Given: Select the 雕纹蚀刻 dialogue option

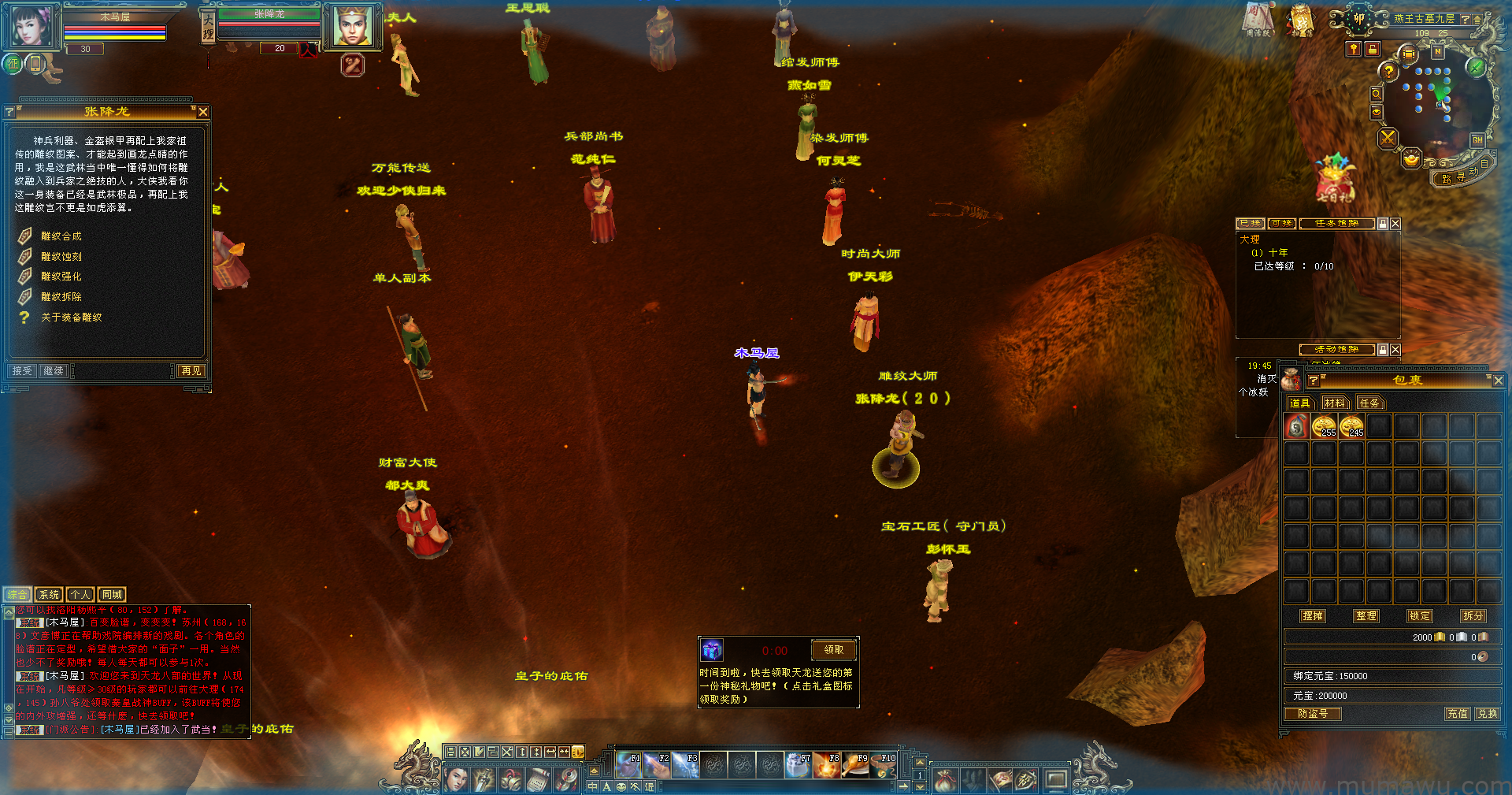Looking at the screenshot, I should (x=61, y=257).
